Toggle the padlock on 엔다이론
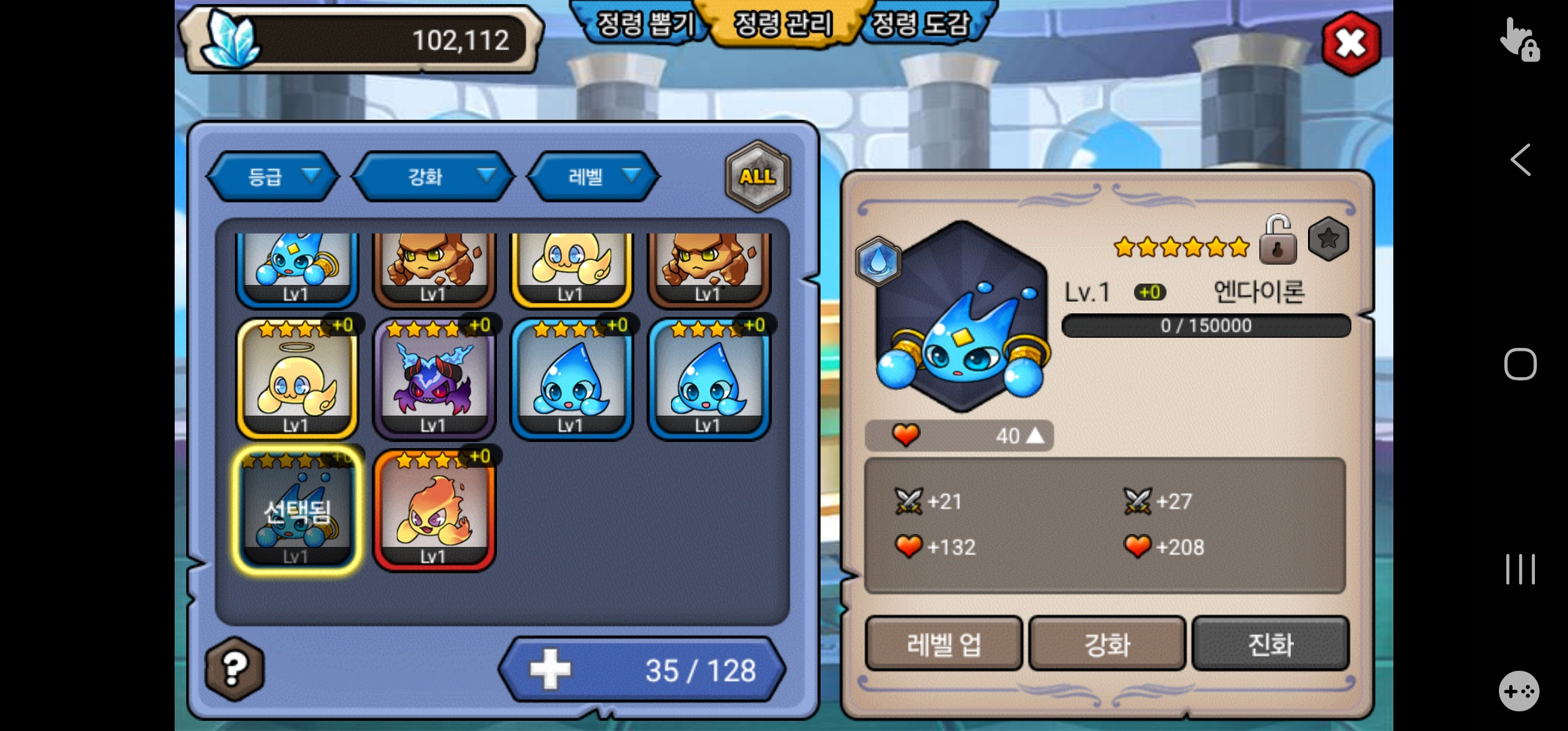The height and width of the screenshot is (731, 1568). pos(1278,240)
